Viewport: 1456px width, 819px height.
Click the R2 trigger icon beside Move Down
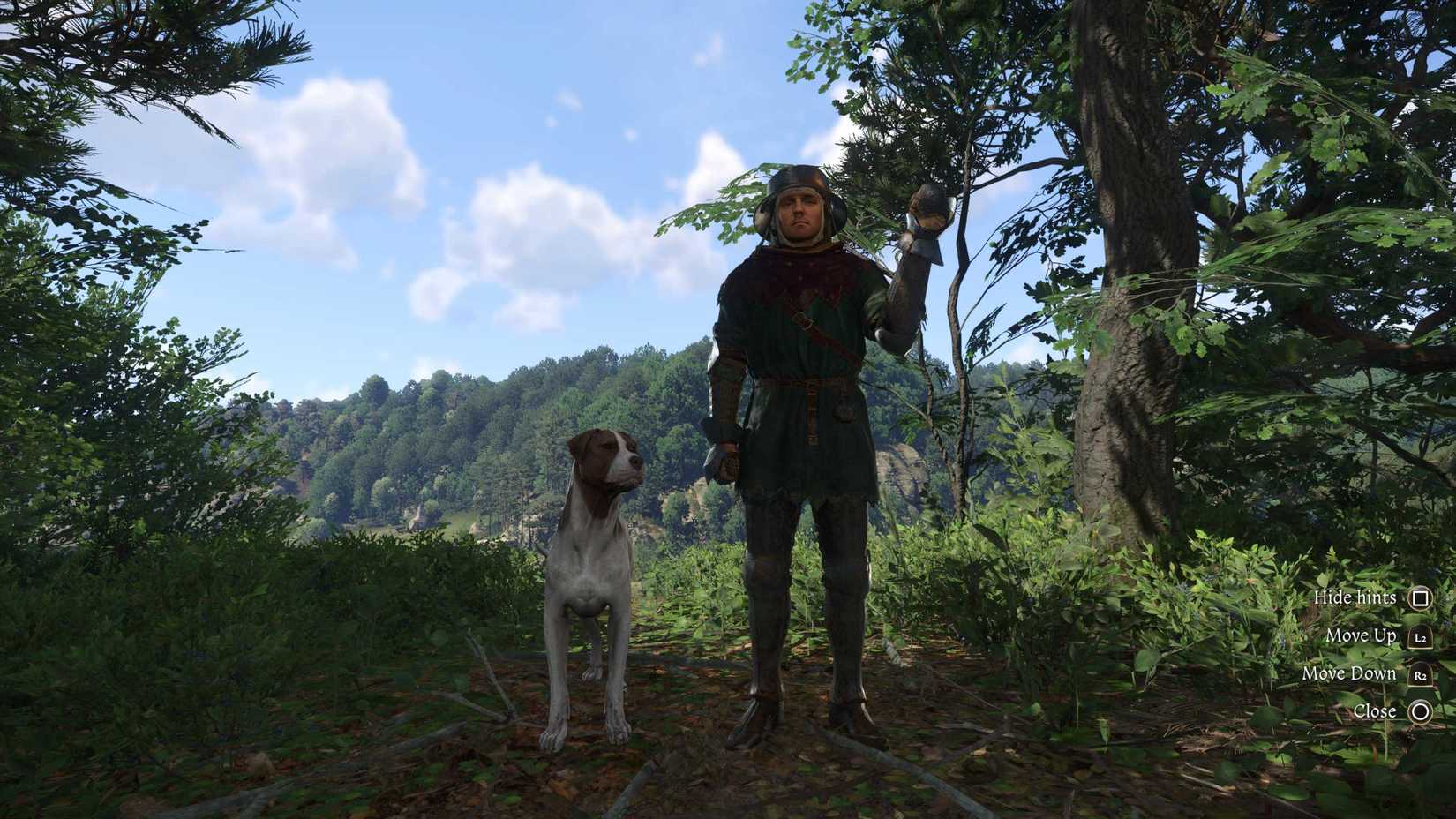(x=1421, y=673)
